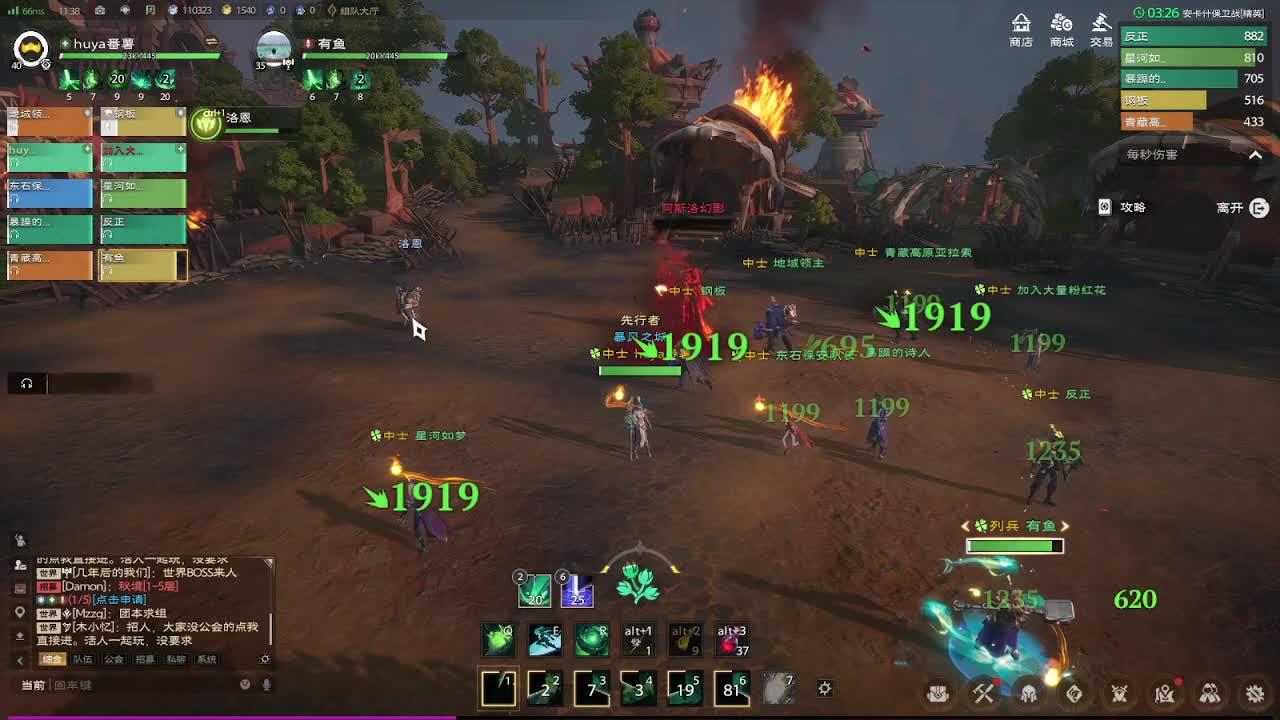1280x720 pixels.
Task: Toggle the chat microphone icon
Action: [x=267, y=685]
